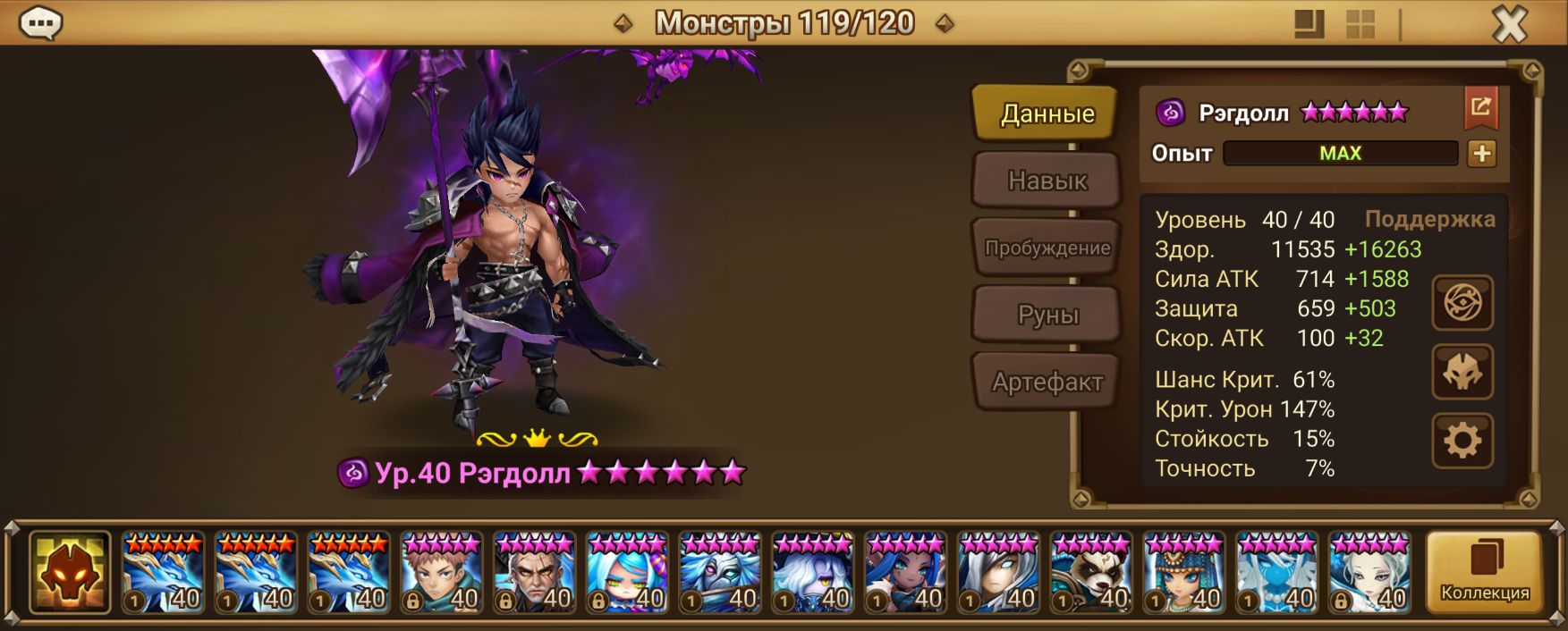Switch to the grid view layout
This screenshot has height=631, width=1568.
tap(1360, 24)
